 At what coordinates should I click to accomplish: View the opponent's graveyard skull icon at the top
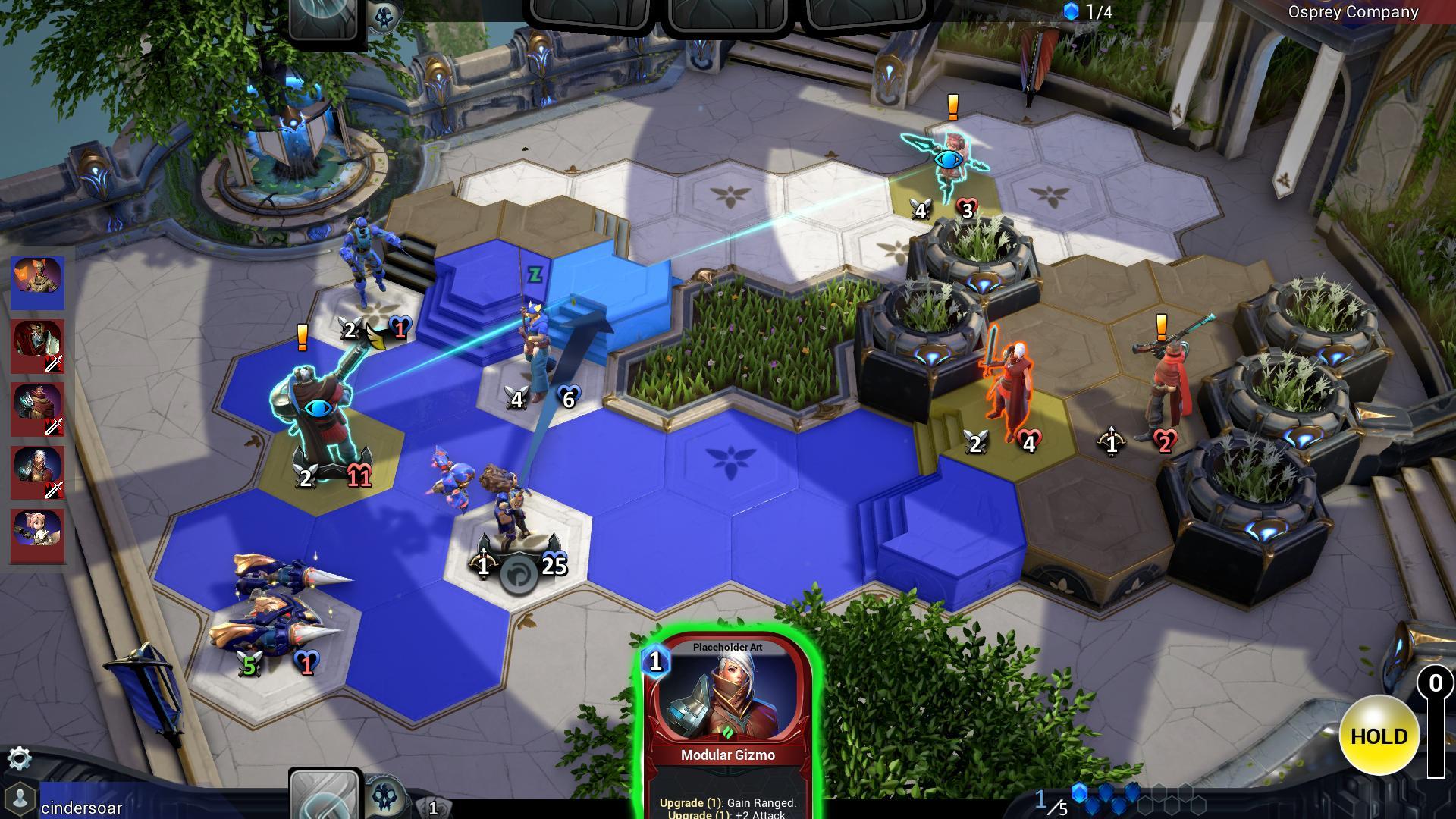click(384, 18)
